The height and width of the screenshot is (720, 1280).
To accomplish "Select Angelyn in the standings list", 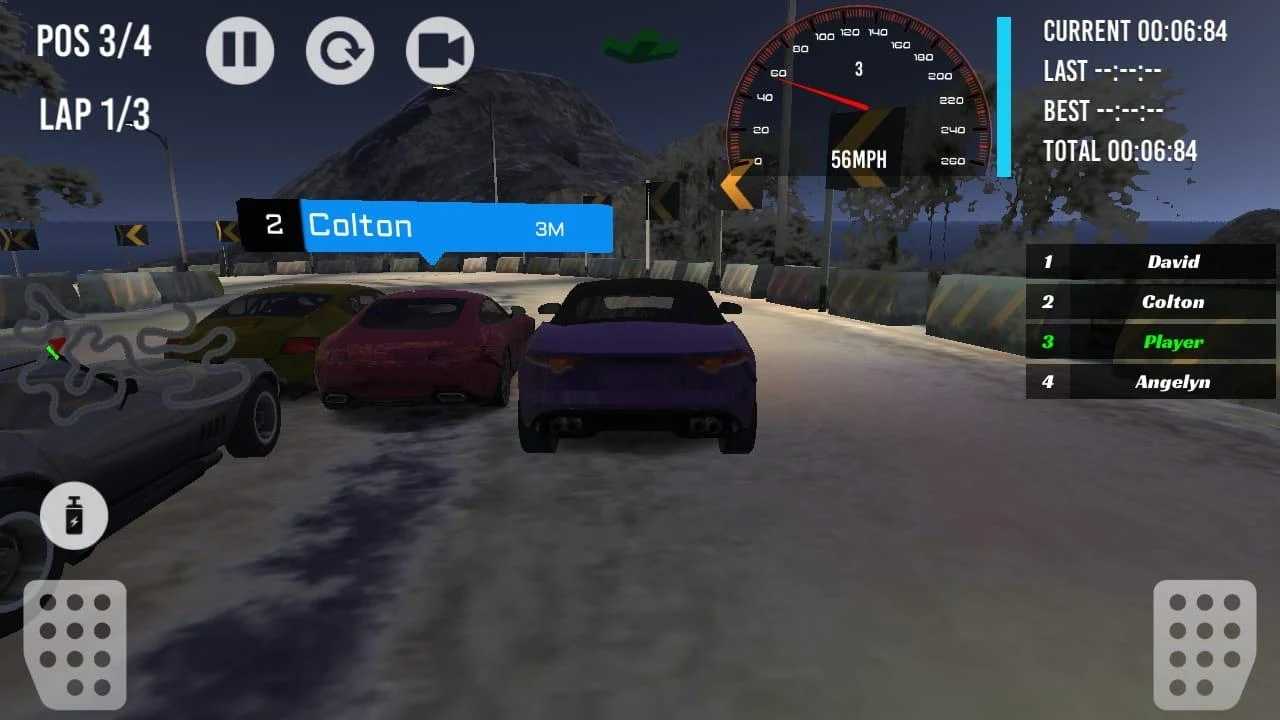I will click(x=1148, y=382).
